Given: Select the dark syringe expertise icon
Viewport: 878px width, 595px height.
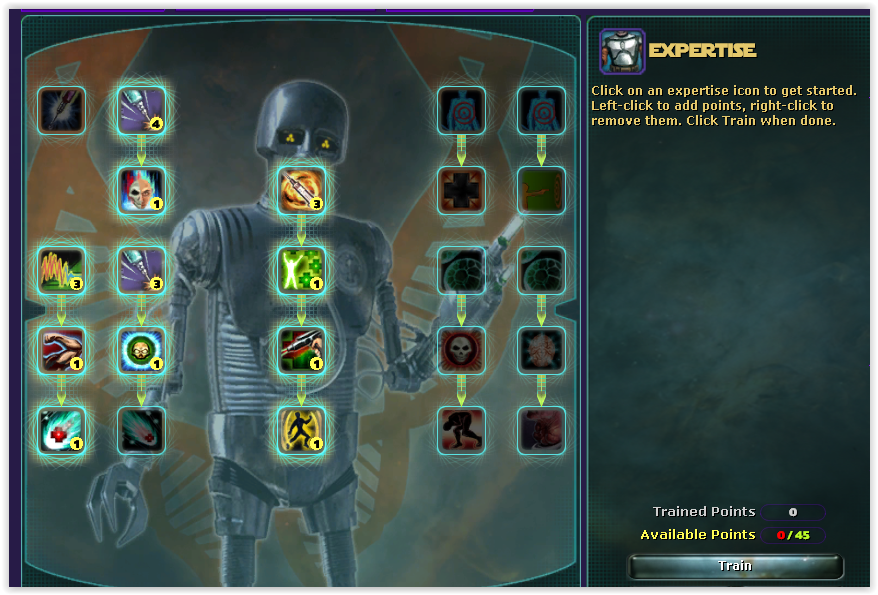Looking at the screenshot, I should pyautogui.click(x=61, y=110).
